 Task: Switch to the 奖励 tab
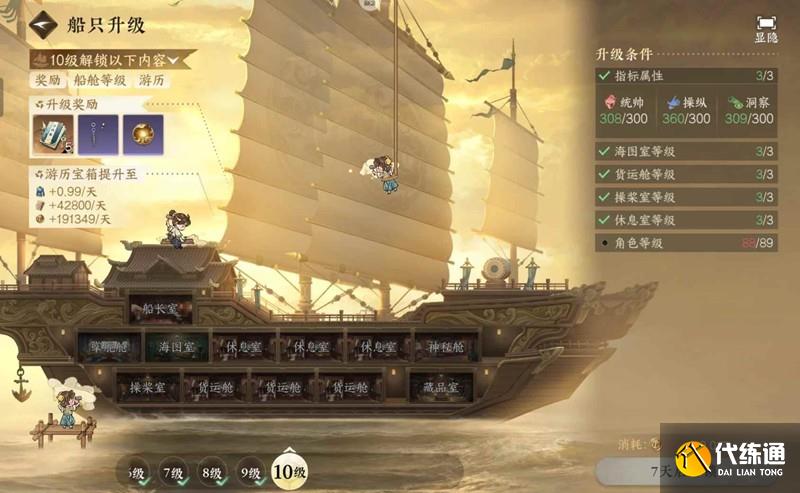[x=47, y=80]
